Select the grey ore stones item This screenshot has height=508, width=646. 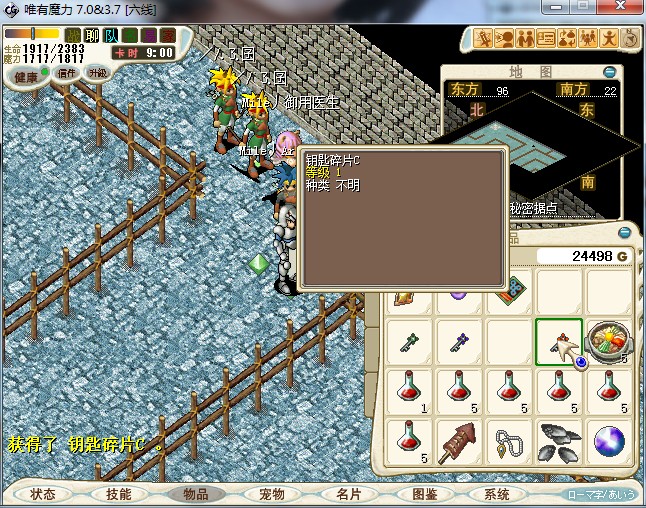pyautogui.click(x=558, y=440)
